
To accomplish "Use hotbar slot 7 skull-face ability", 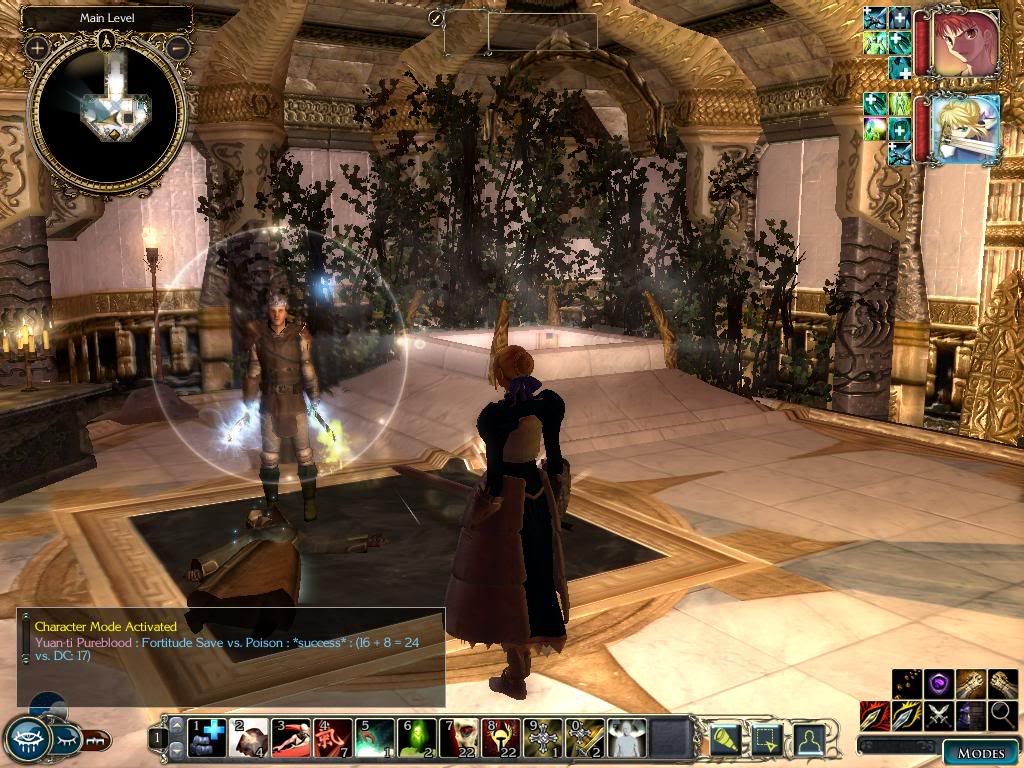I will [459, 738].
